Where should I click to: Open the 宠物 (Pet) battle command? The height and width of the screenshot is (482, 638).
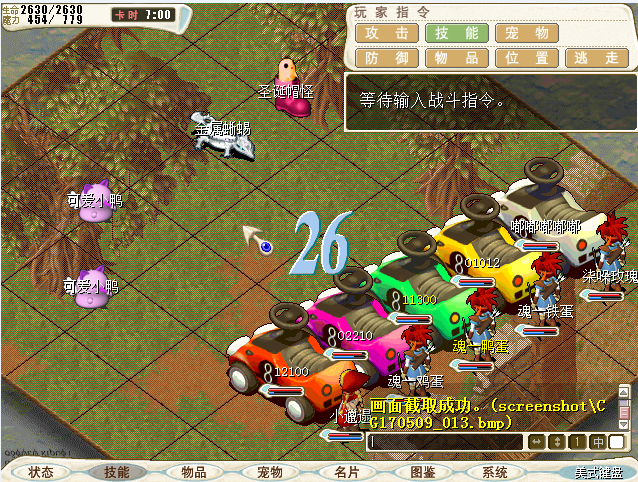click(525, 32)
